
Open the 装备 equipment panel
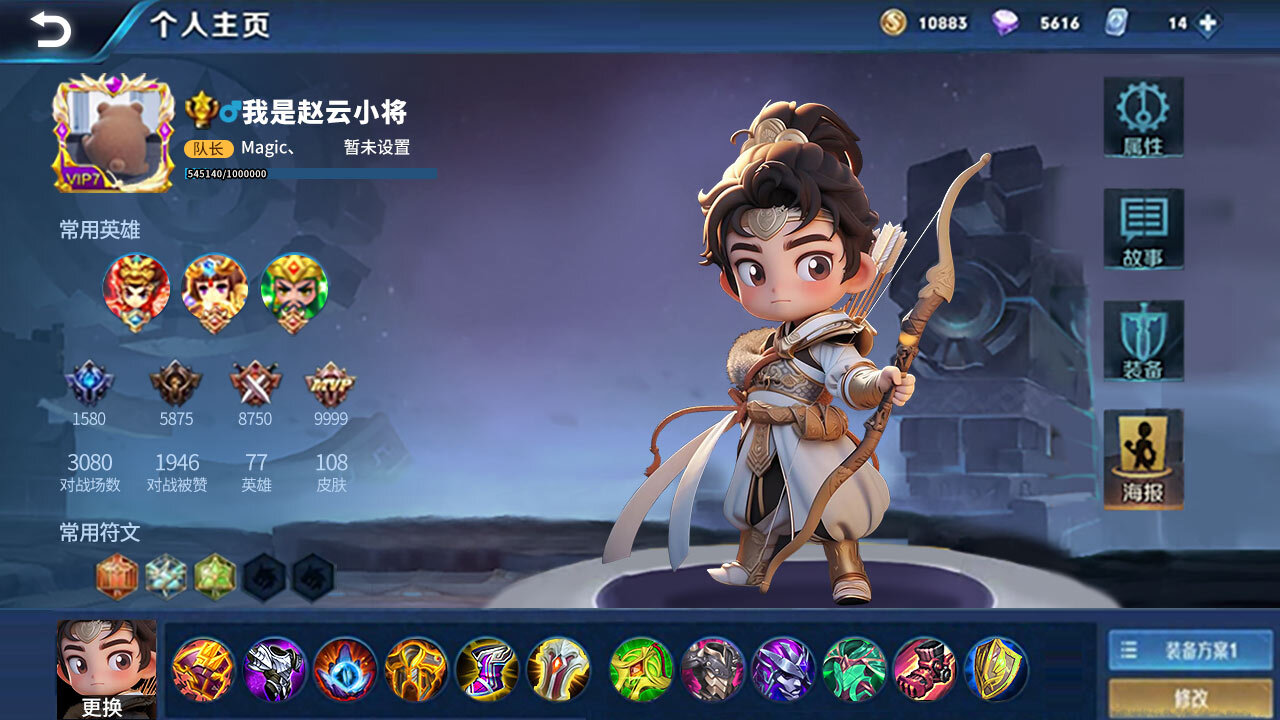pos(1143,341)
